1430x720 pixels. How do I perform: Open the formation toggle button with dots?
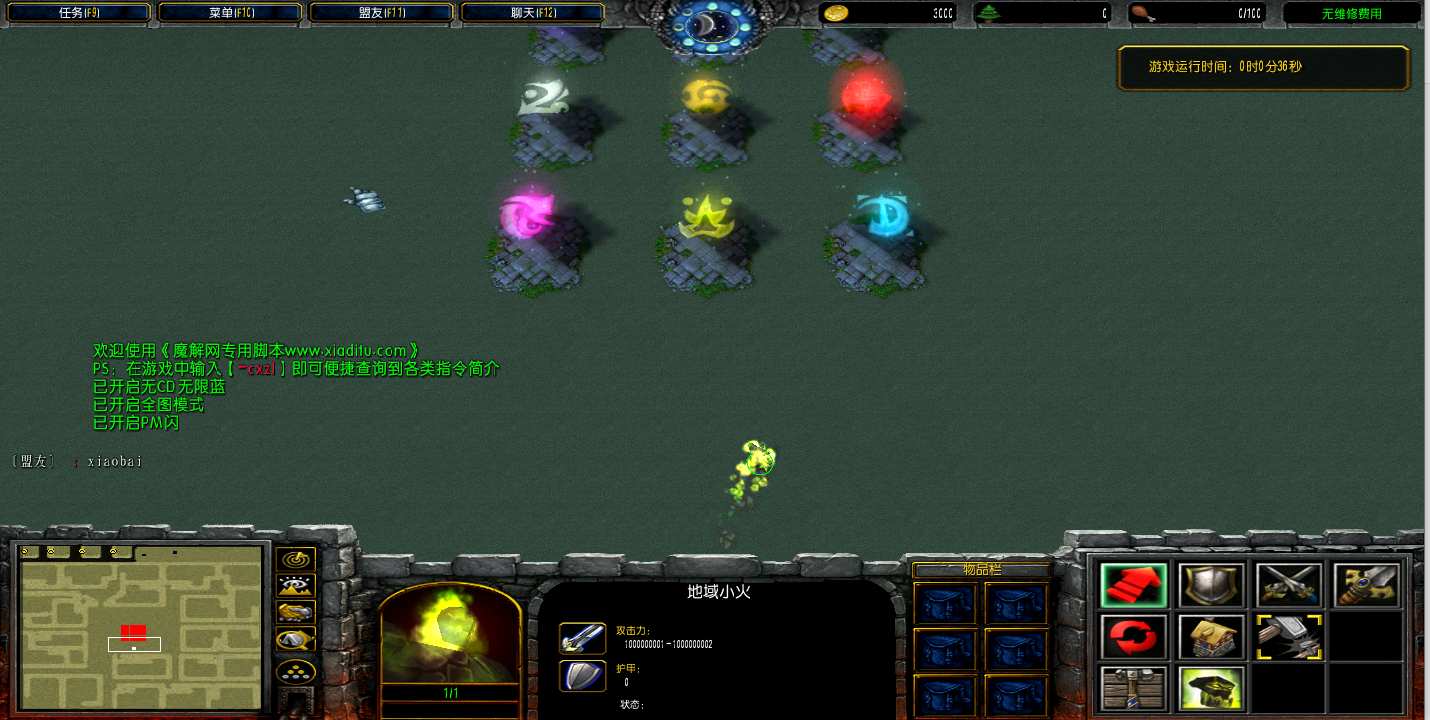pyautogui.click(x=296, y=671)
